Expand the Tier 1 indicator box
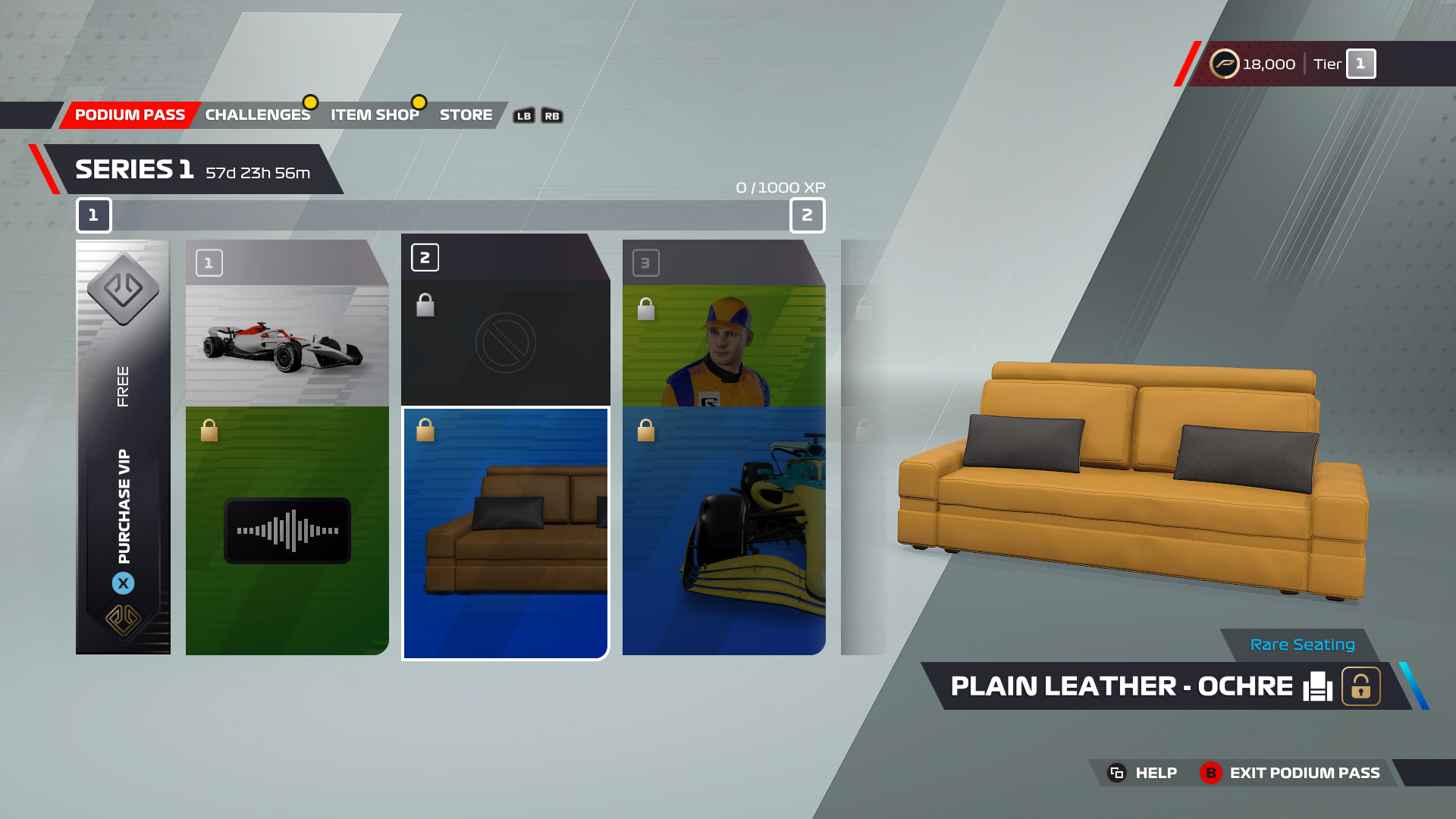1456x819 pixels. point(1360,64)
